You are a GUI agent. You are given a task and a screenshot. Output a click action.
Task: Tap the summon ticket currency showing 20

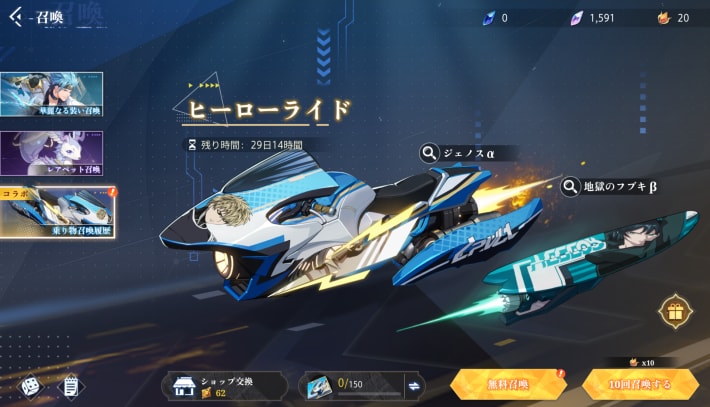click(x=673, y=17)
